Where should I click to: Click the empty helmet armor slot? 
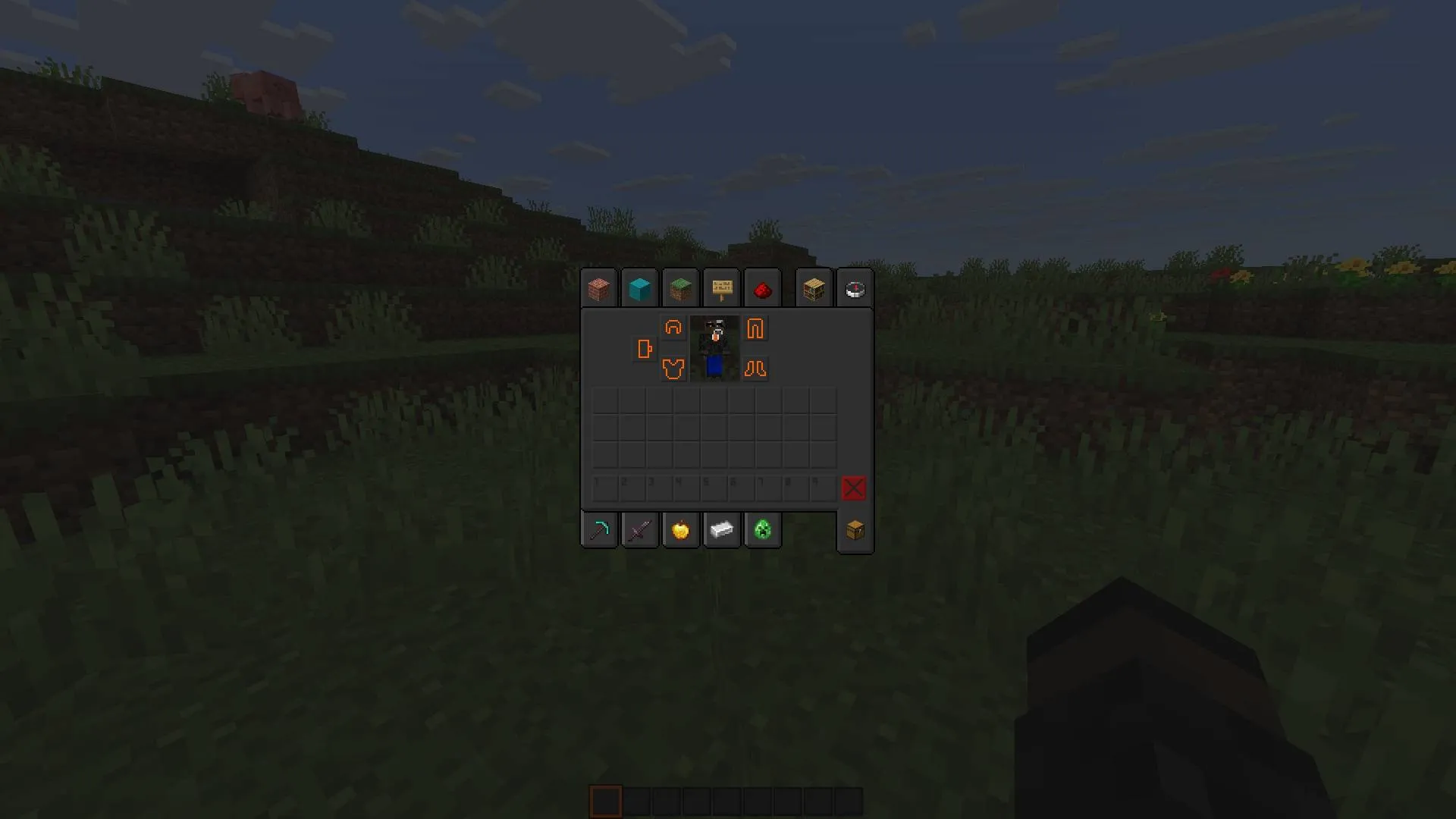click(673, 329)
